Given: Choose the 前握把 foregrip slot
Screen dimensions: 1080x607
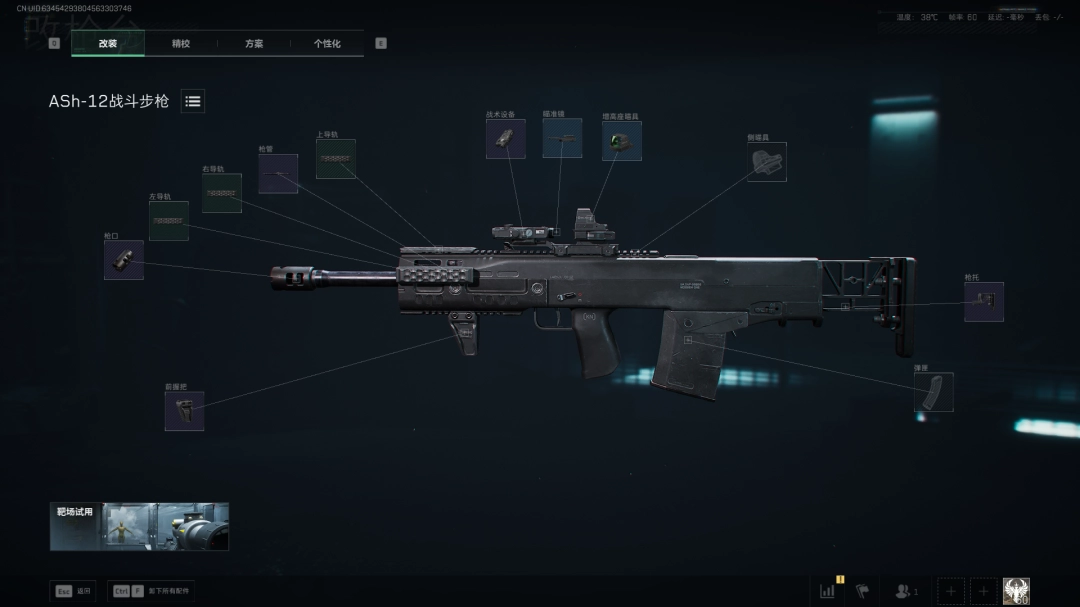Looking at the screenshot, I should coord(185,411).
